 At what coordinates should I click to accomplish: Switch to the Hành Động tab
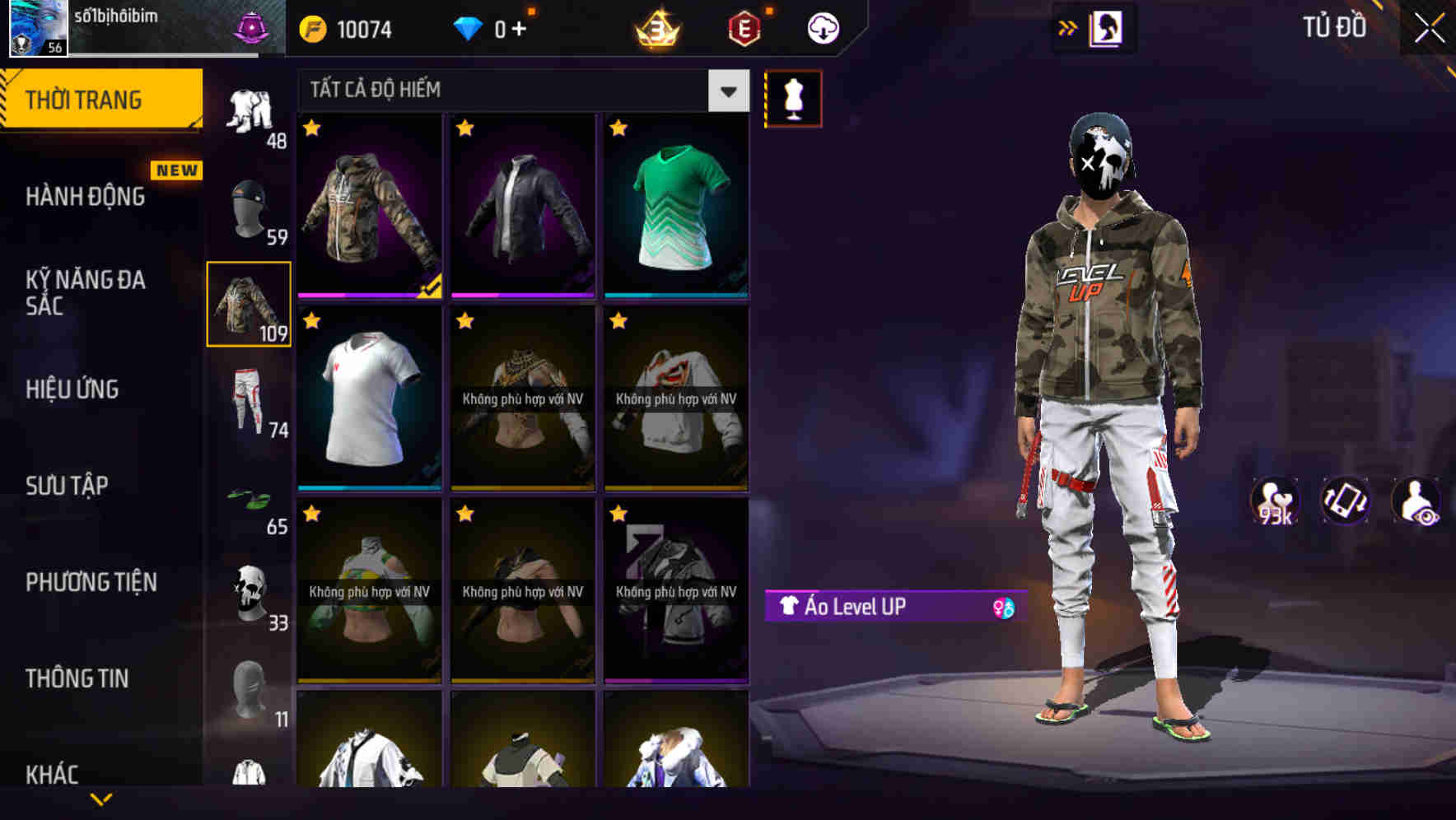85,197
